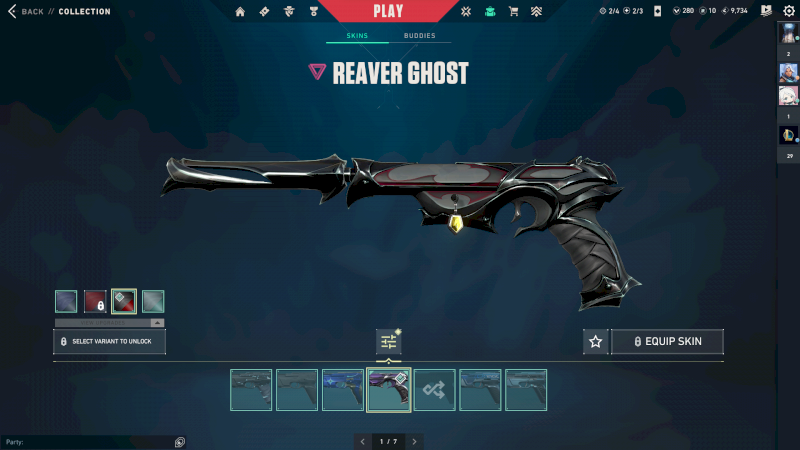This screenshot has width=800, height=450.
Task: Switch to the Buddies tab
Action: pyautogui.click(x=419, y=36)
